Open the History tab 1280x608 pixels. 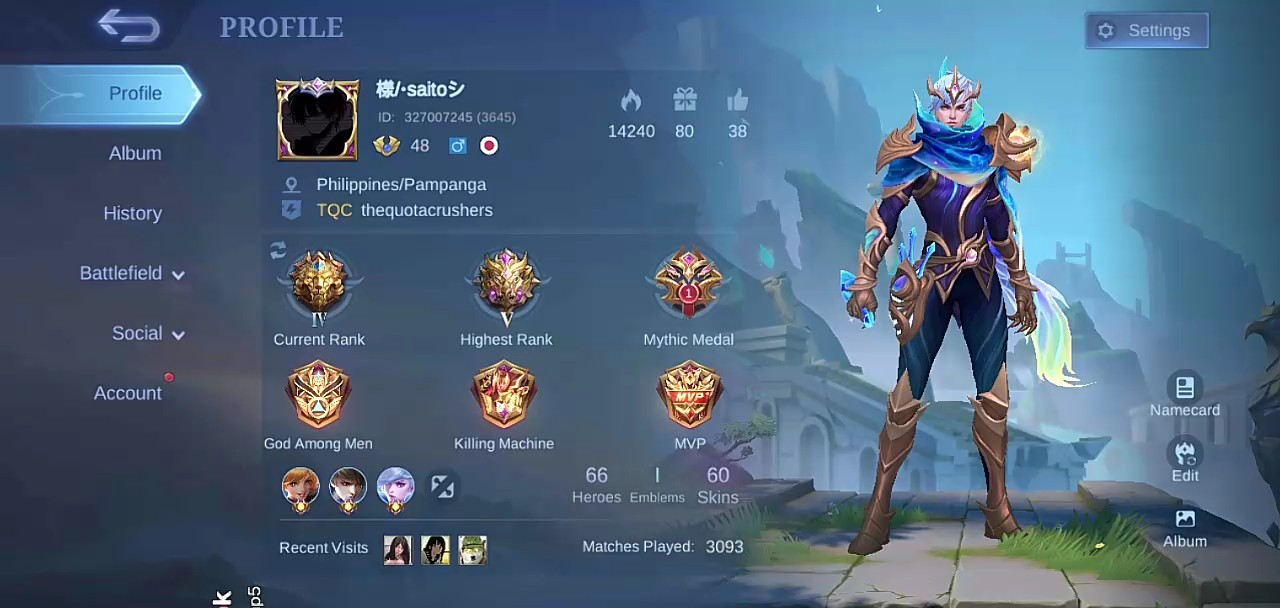tap(132, 214)
